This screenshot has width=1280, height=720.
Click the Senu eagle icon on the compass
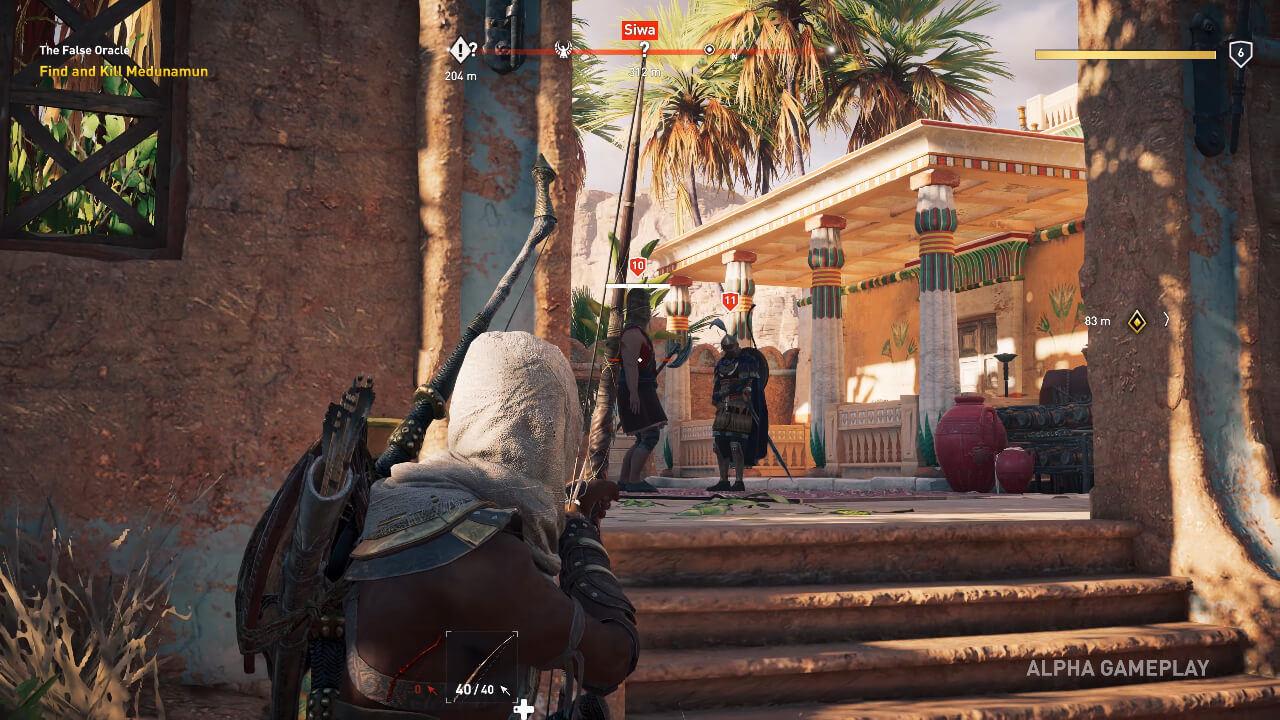pos(564,49)
